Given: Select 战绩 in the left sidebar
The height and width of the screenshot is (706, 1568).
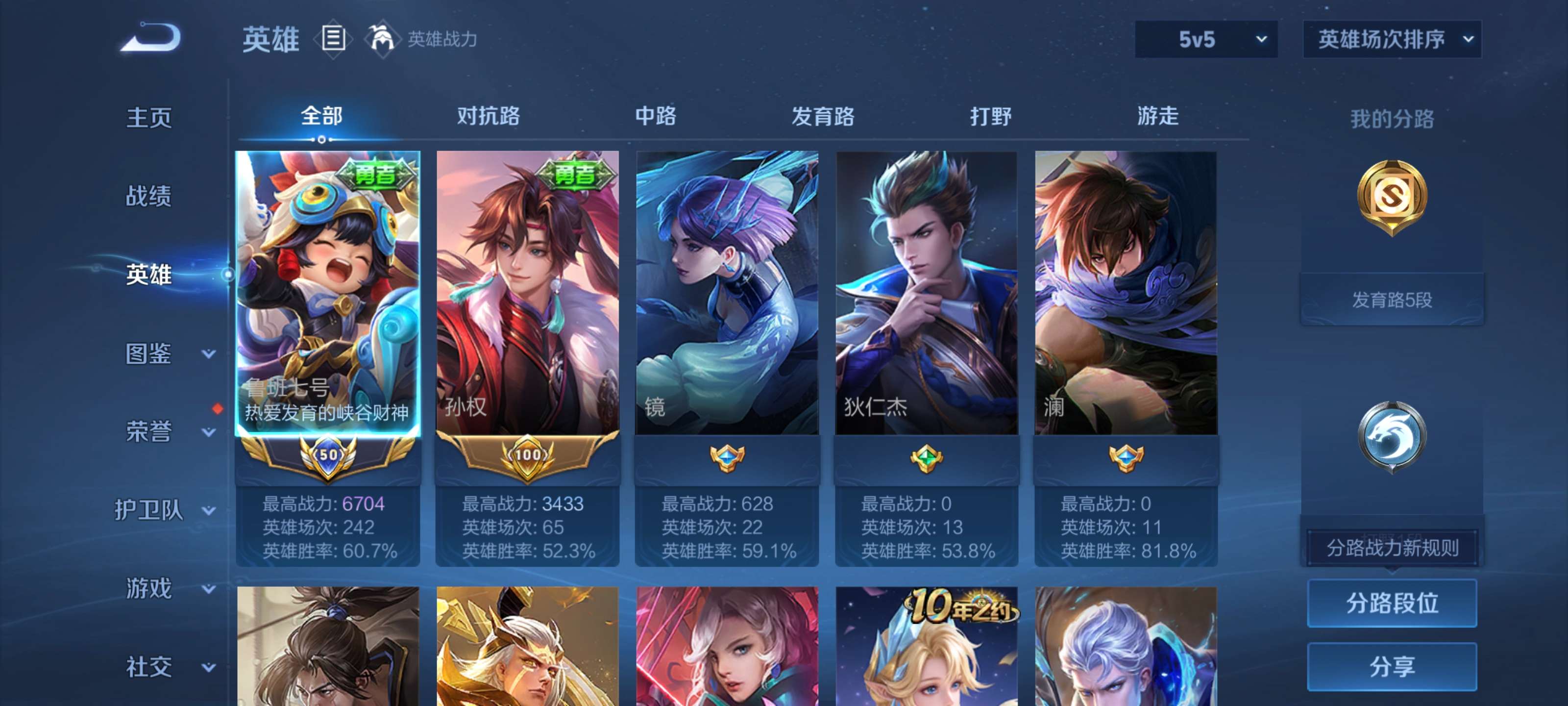Looking at the screenshot, I should 148,197.
